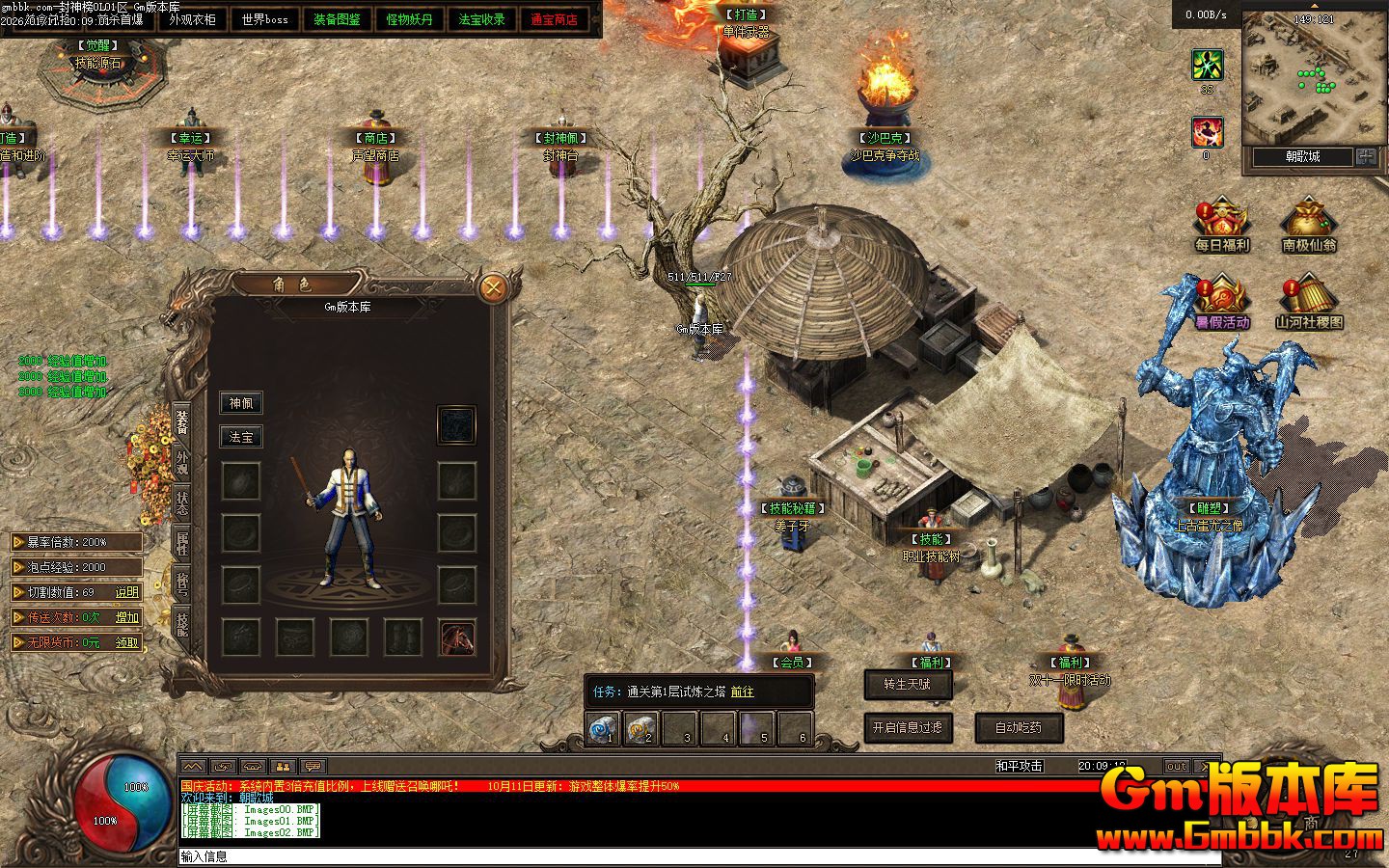Open the 装备图鉴 equipment codex

pyautogui.click(x=337, y=18)
